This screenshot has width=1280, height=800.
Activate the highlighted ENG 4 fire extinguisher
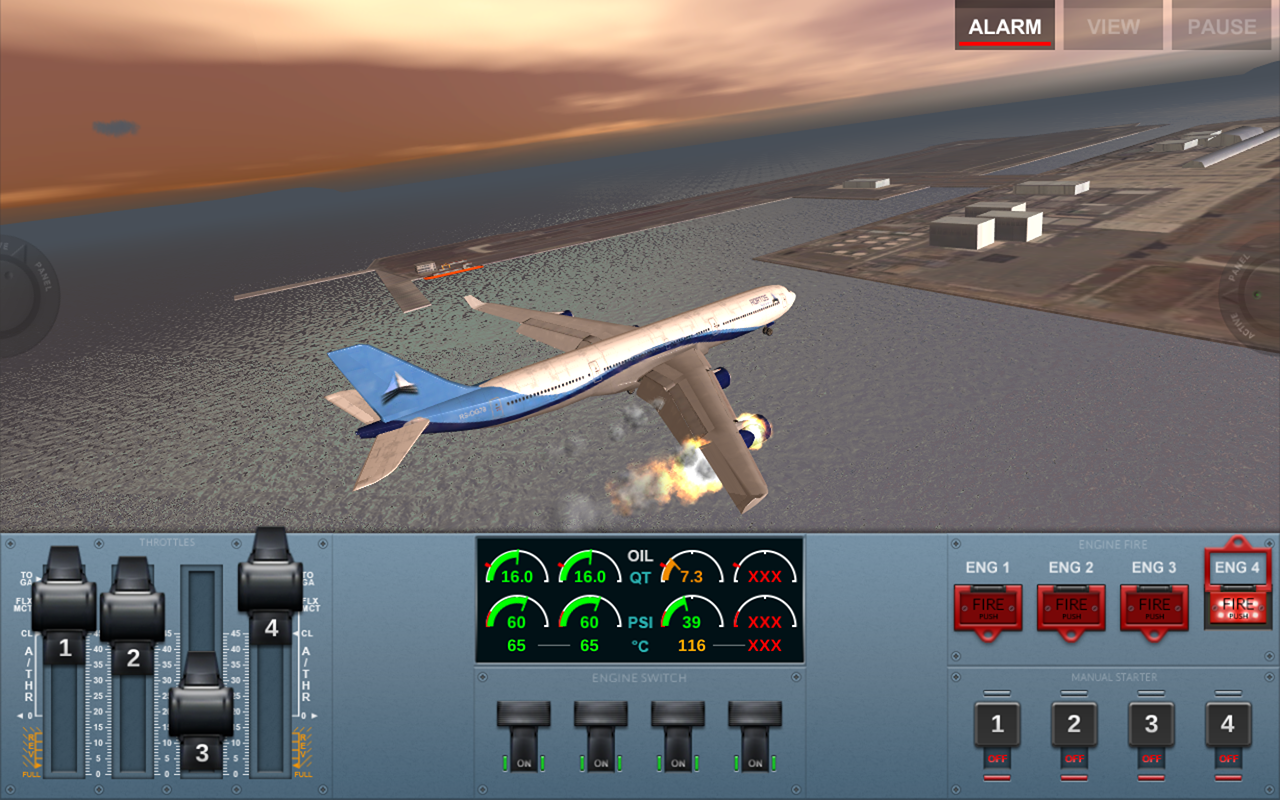click(1238, 607)
